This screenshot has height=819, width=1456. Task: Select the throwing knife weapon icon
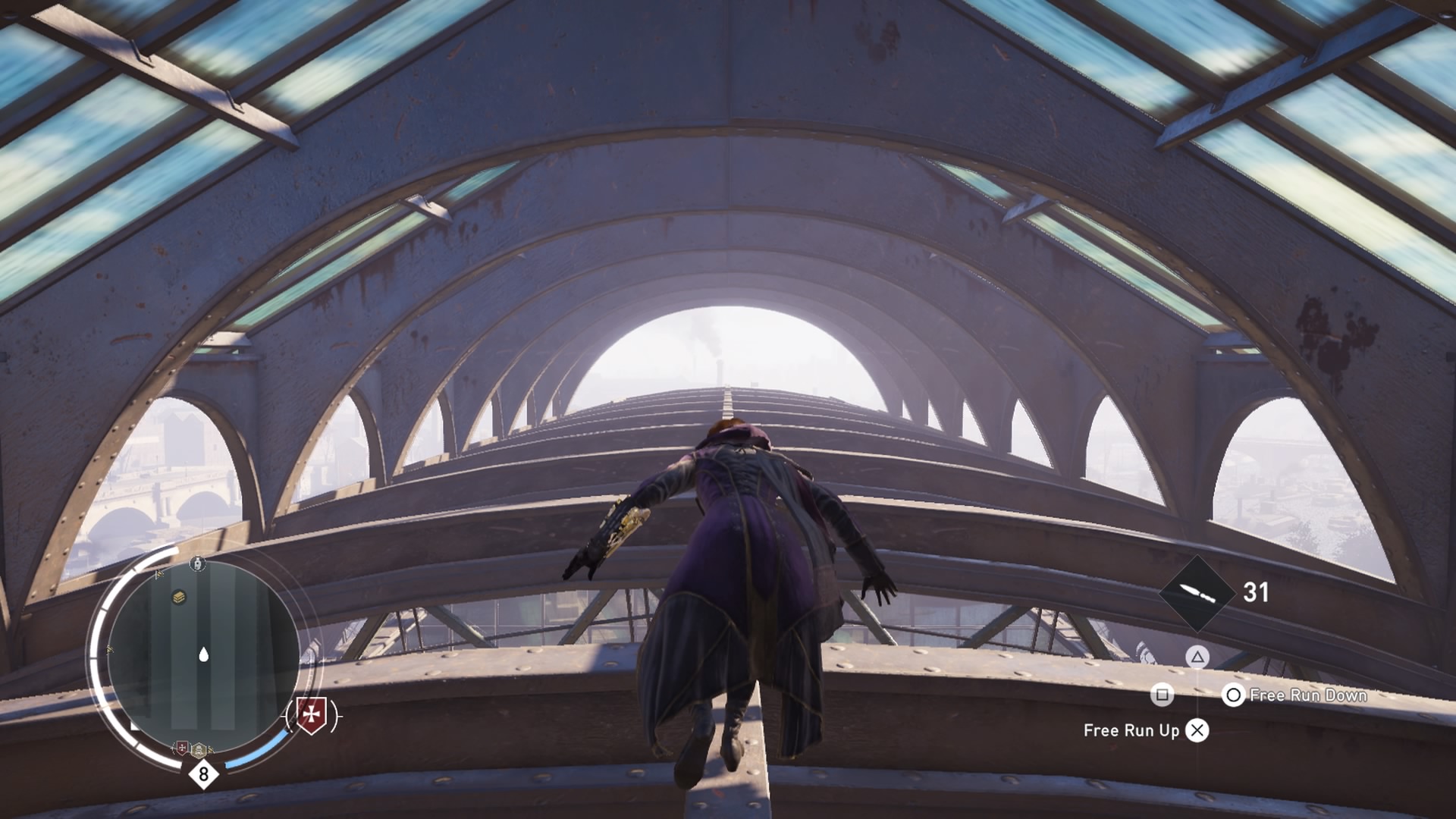pos(1197,593)
